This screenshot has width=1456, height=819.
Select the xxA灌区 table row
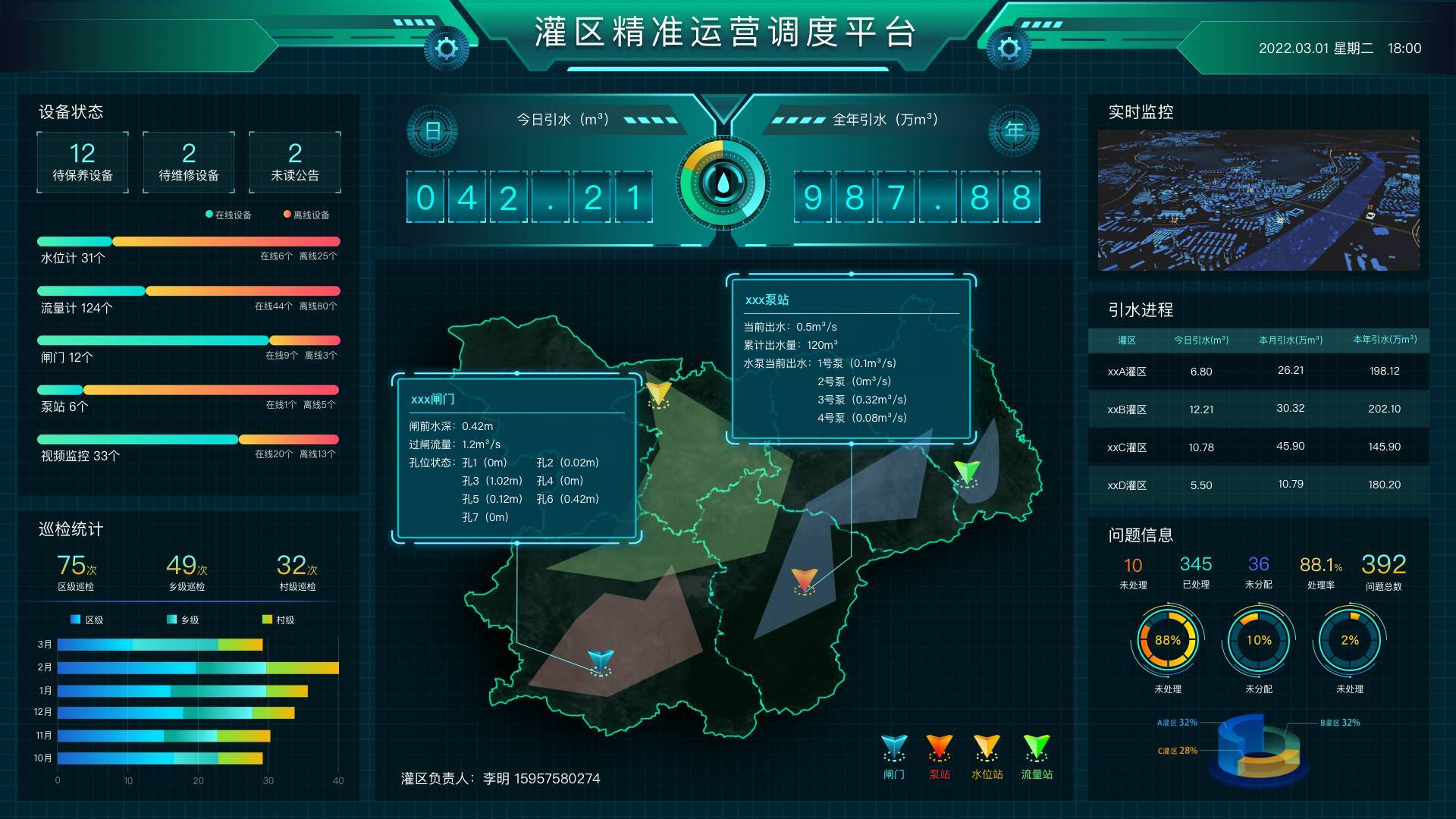(x=1258, y=372)
